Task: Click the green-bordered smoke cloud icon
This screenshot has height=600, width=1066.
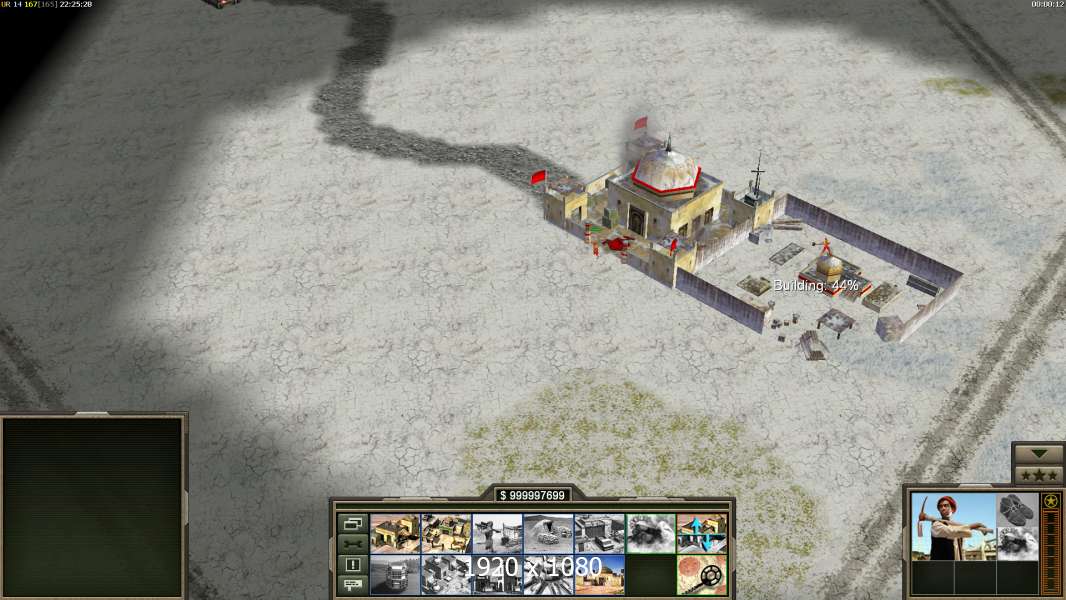Action: tap(650, 534)
